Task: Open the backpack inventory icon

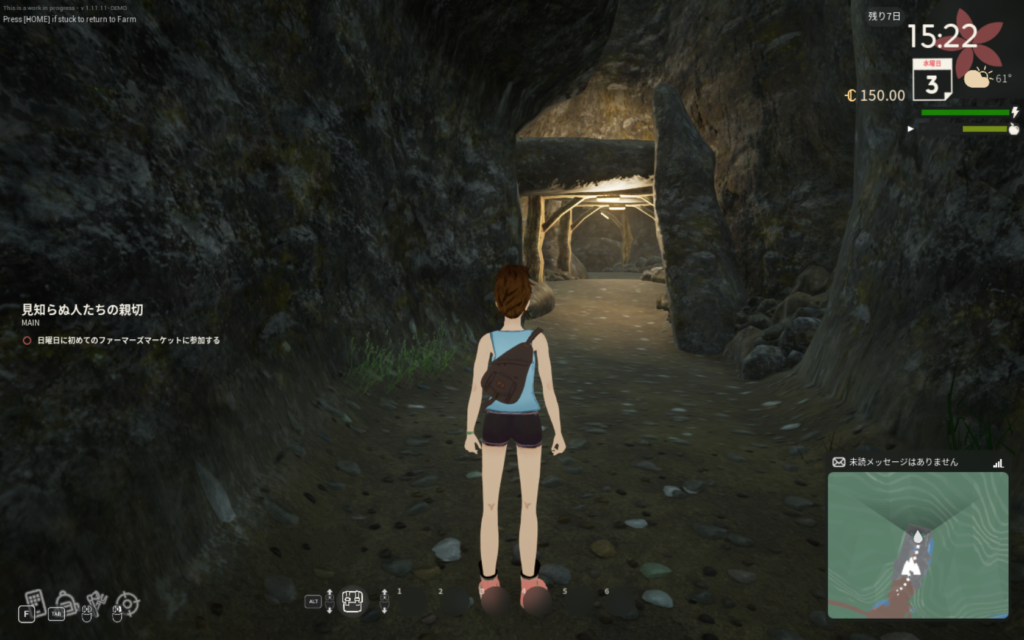Action: (x=66, y=600)
